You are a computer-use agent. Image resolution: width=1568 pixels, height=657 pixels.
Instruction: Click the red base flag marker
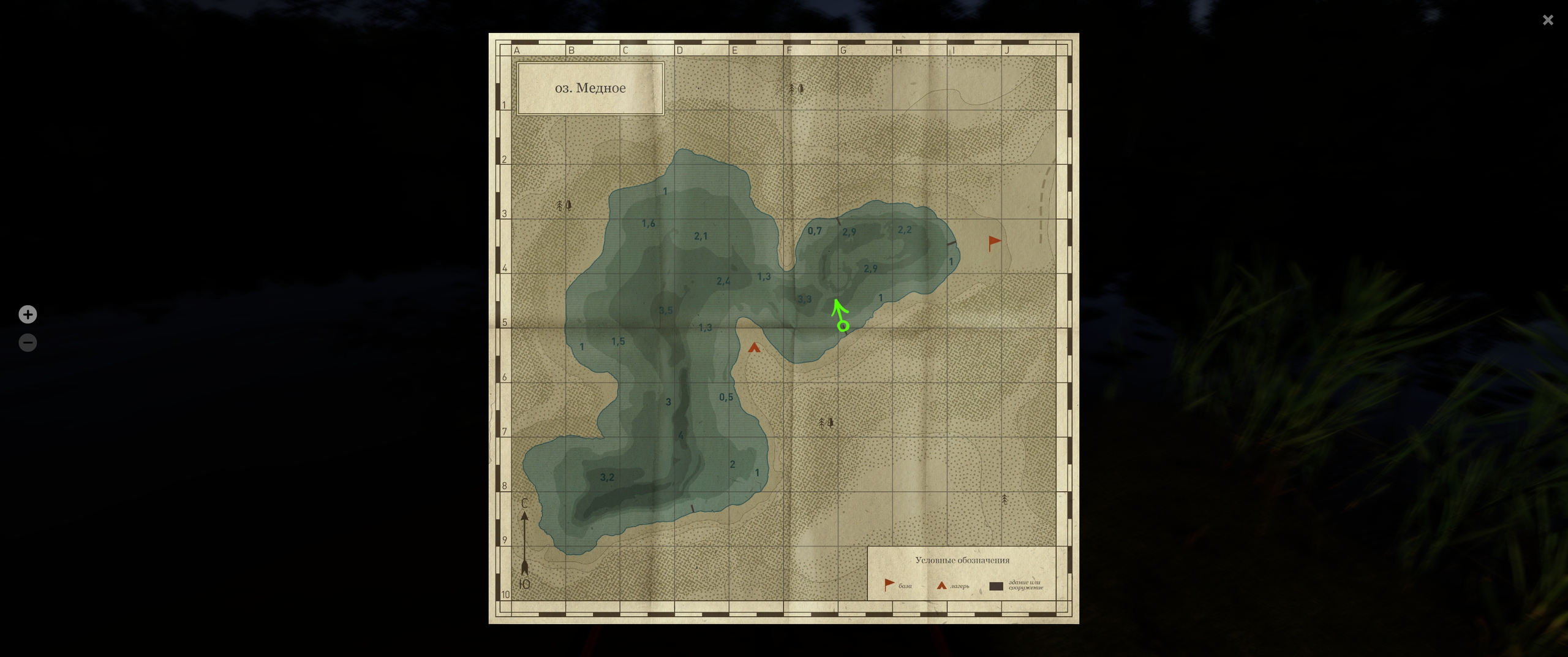tap(994, 243)
